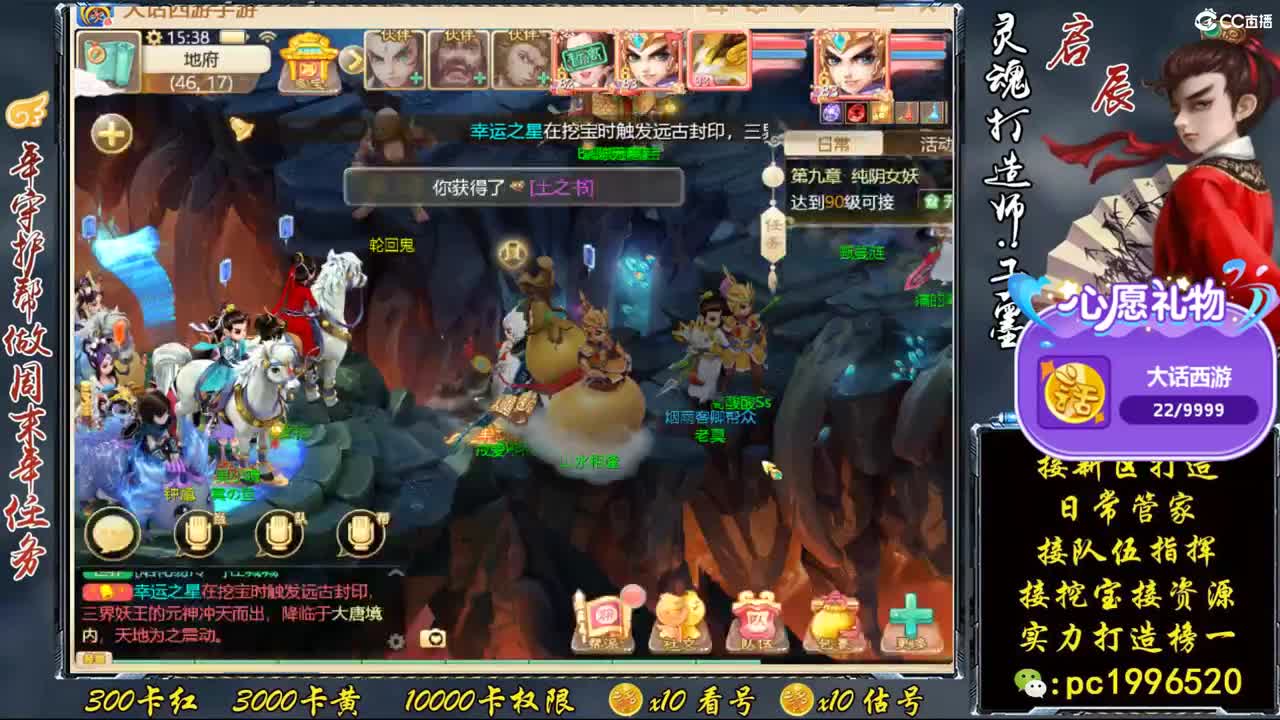Open the settings gear next to the clock
Screen dimensions: 1280x720
tap(153, 36)
